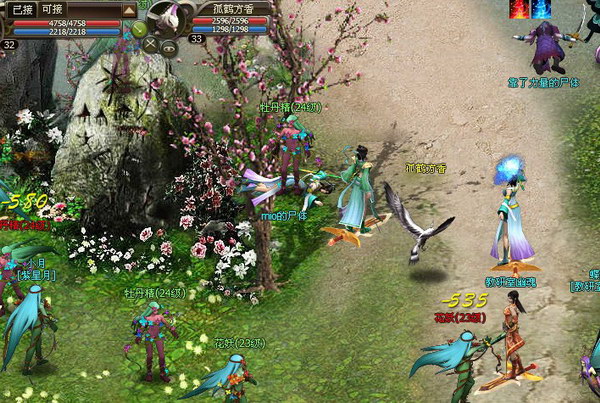Click the red flame buff icon
600x403 pixels.
[520, 9]
